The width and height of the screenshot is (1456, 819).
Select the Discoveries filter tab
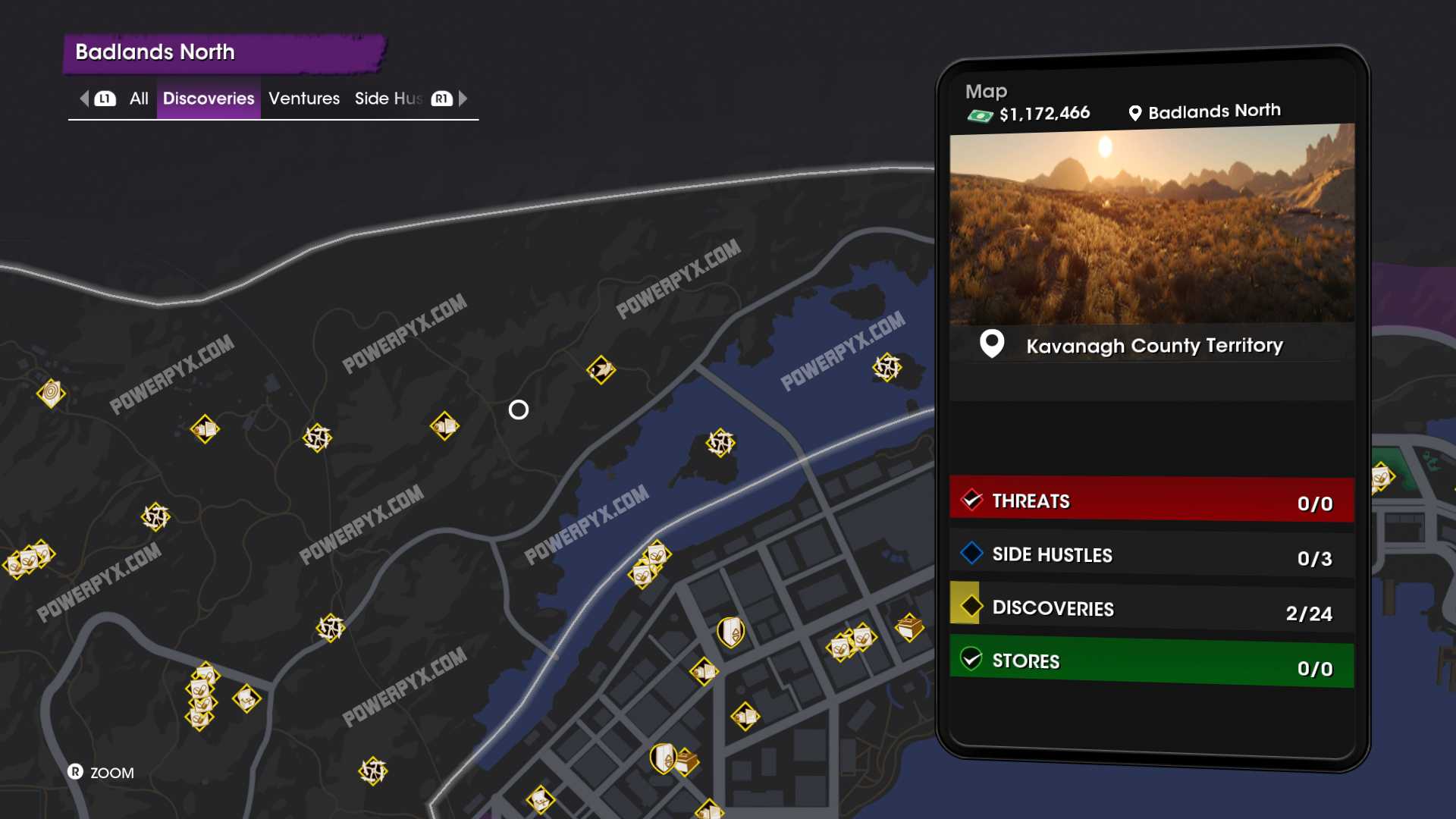click(209, 99)
